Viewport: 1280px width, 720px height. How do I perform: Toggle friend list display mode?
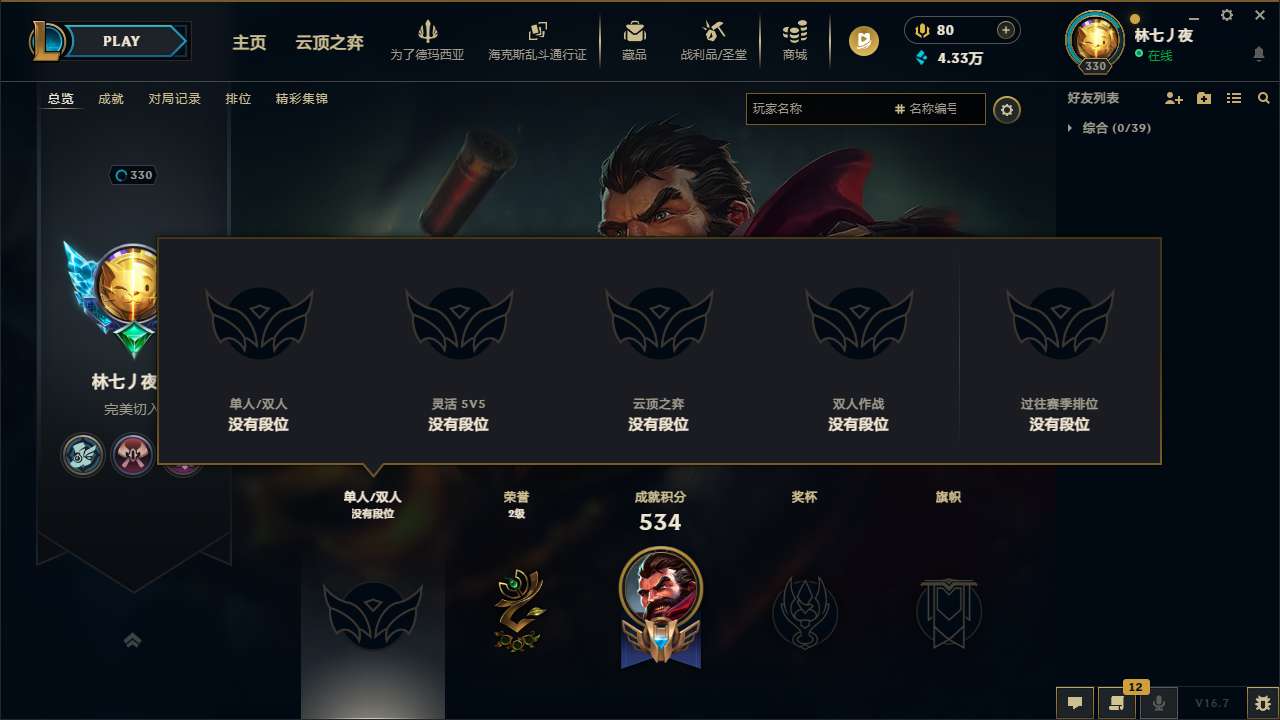tap(1233, 98)
